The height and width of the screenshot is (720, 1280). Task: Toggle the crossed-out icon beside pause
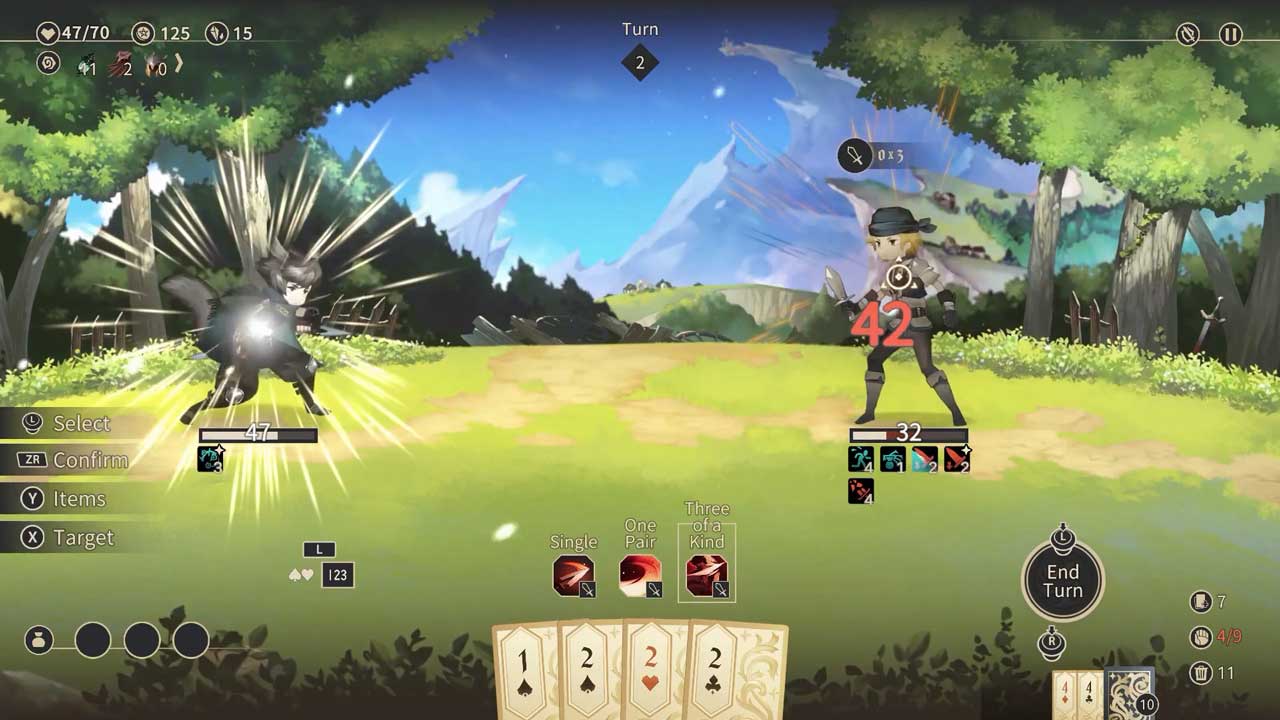(x=1187, y=35)
